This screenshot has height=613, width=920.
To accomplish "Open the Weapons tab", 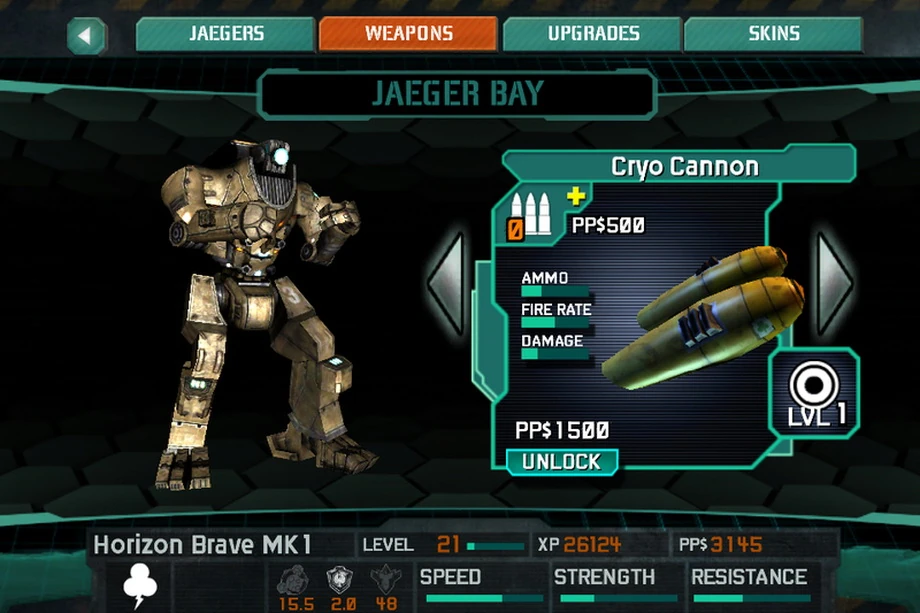I will [x=408, y=34].
